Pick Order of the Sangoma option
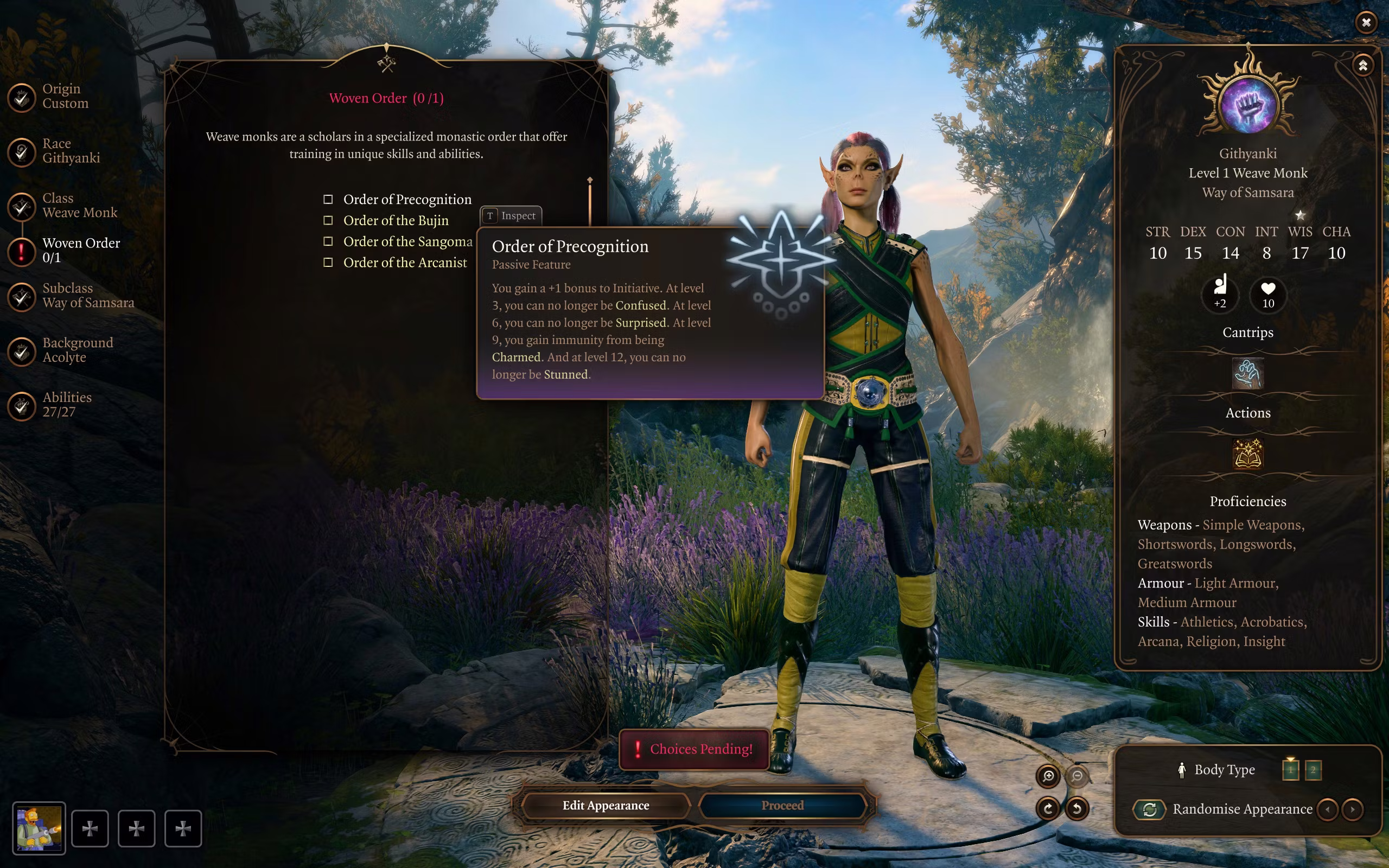The image size is (1389, 868). click(x=328, y=242)
